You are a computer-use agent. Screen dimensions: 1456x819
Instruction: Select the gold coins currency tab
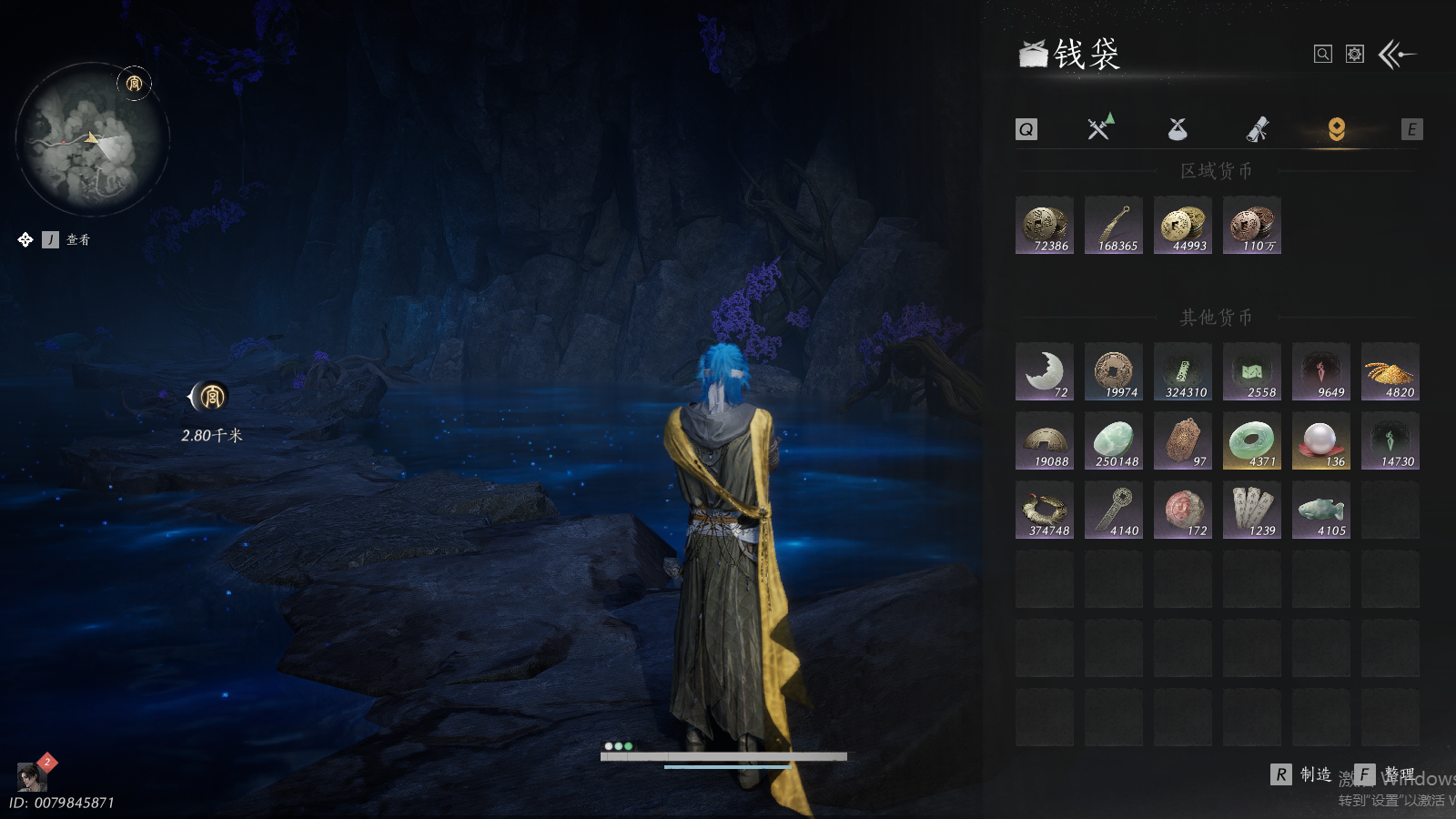(x=1336, y=129)
